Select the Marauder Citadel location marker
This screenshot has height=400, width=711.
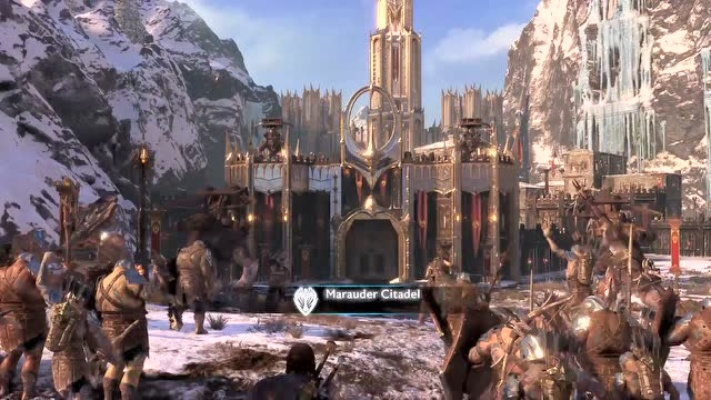pyautogui.click(x=306, y=299)
